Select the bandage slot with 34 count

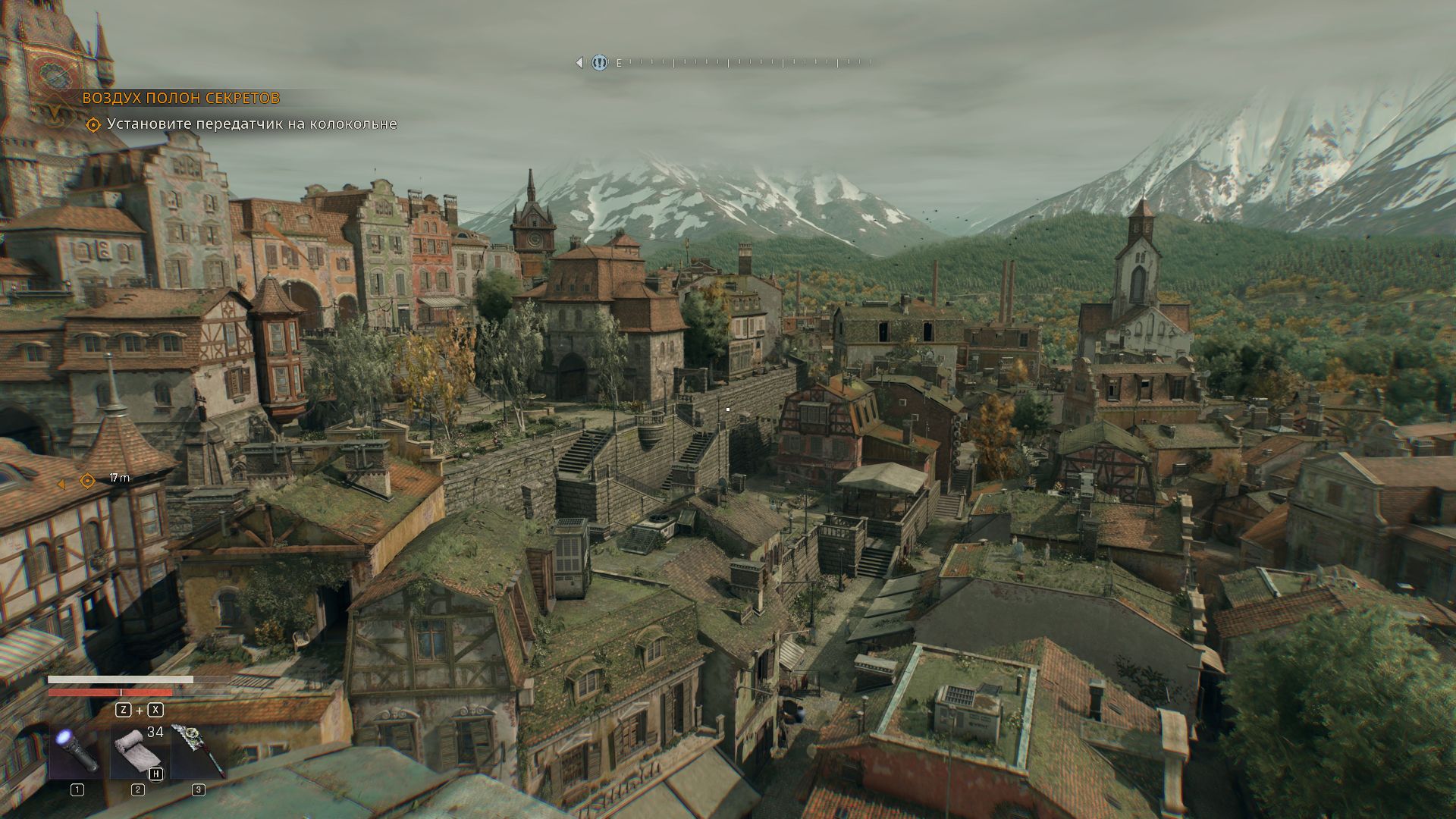(137, 751)
